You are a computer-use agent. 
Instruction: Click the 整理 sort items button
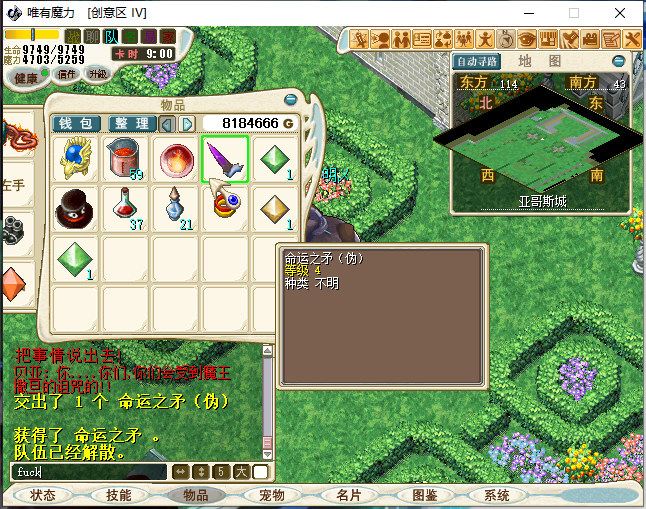point(131,123)
